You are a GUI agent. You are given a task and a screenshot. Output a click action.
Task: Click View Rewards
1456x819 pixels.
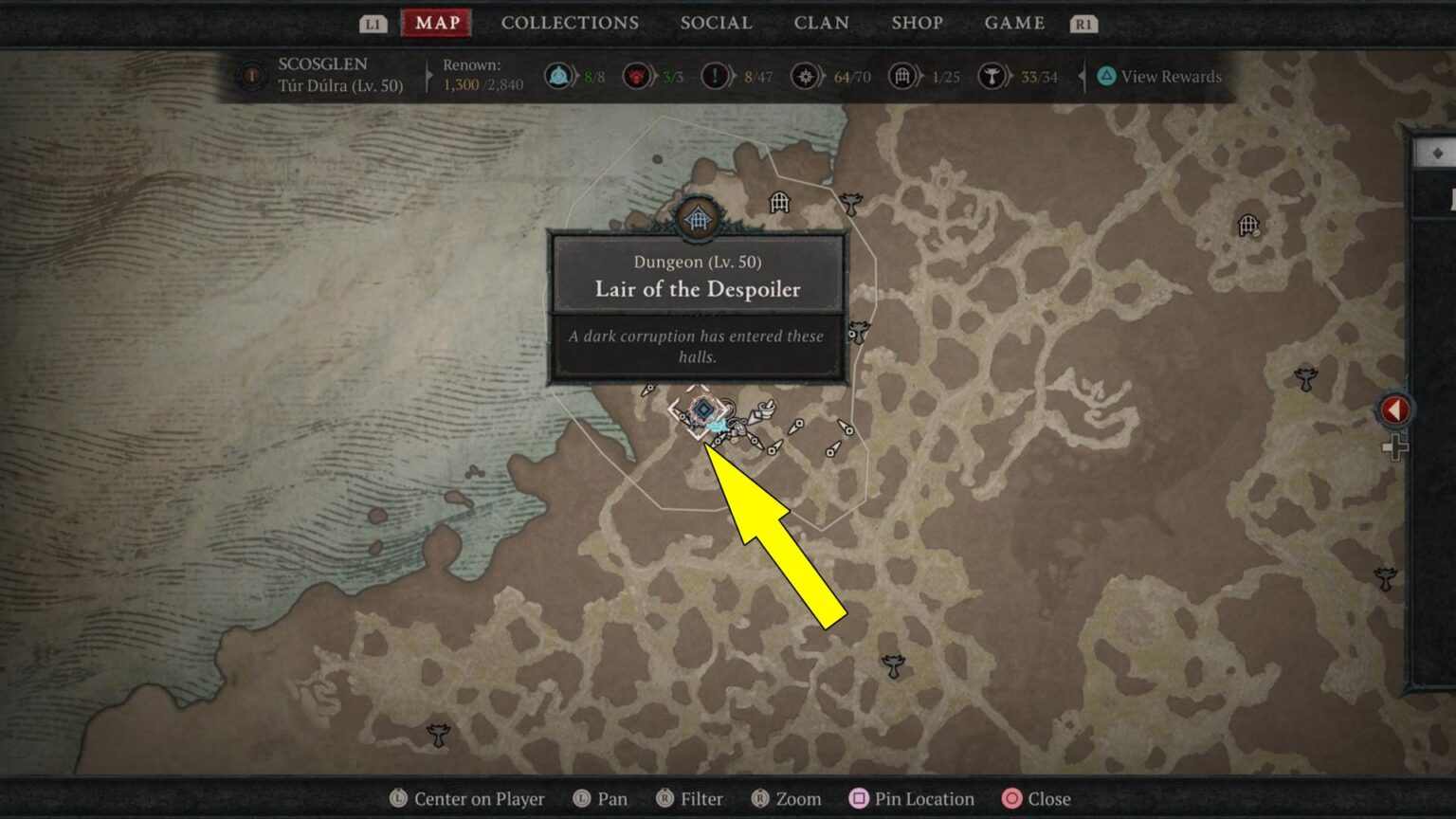1158,76
